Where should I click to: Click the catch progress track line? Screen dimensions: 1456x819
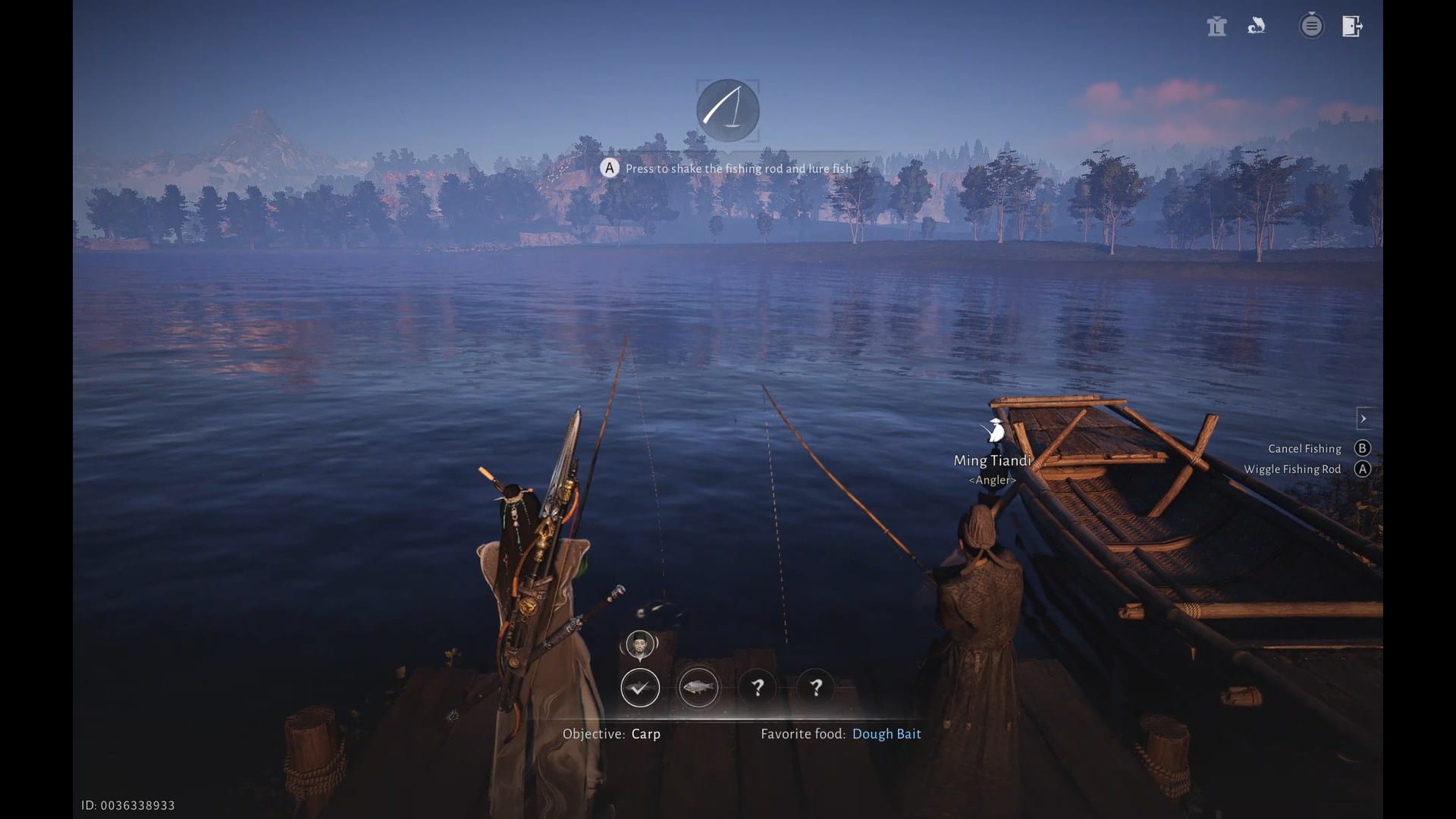pos(728,688)
